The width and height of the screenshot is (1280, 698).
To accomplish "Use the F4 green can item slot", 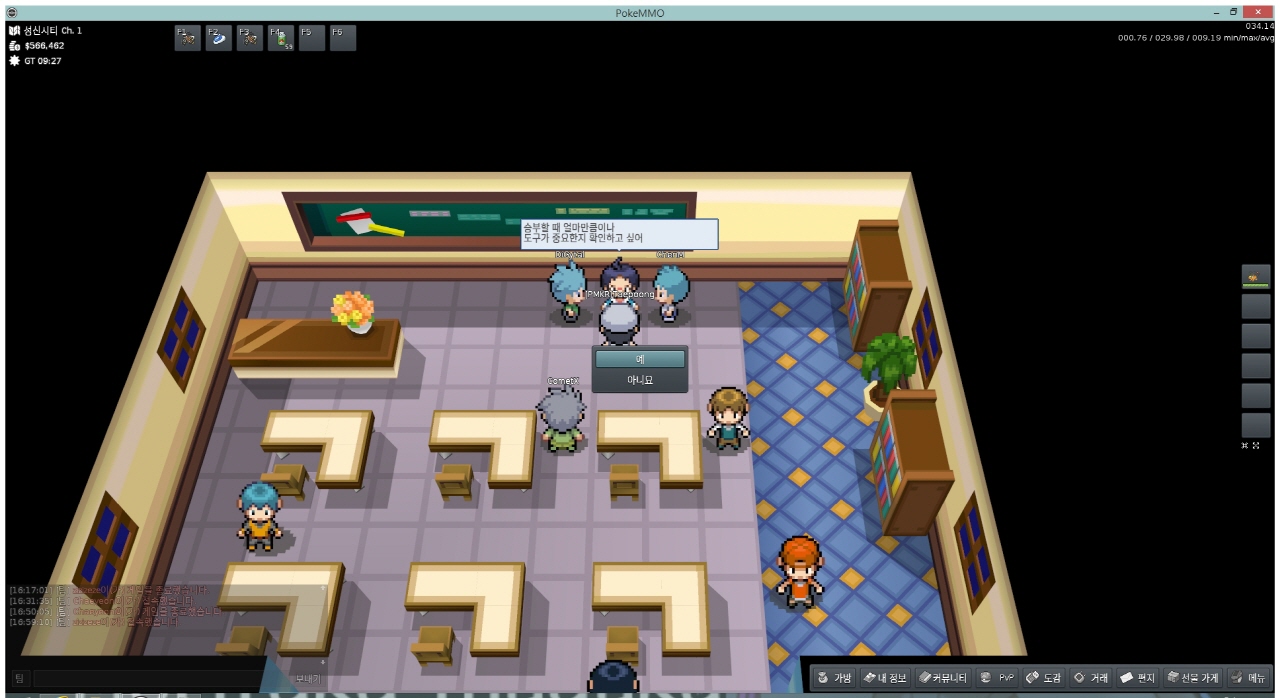I will (280, 38).
